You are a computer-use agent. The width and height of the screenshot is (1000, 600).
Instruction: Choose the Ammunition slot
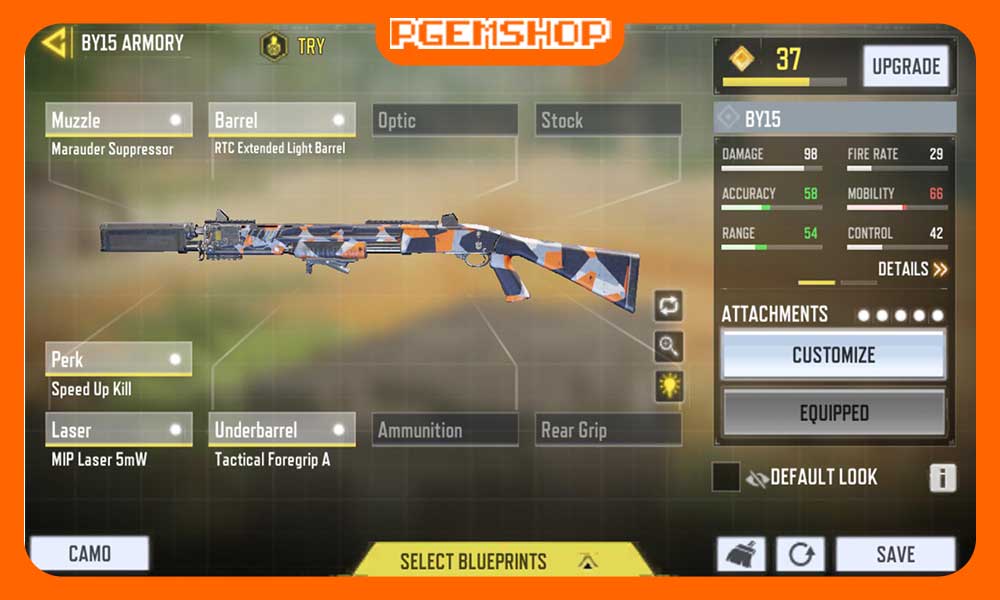tap(445, 430)
